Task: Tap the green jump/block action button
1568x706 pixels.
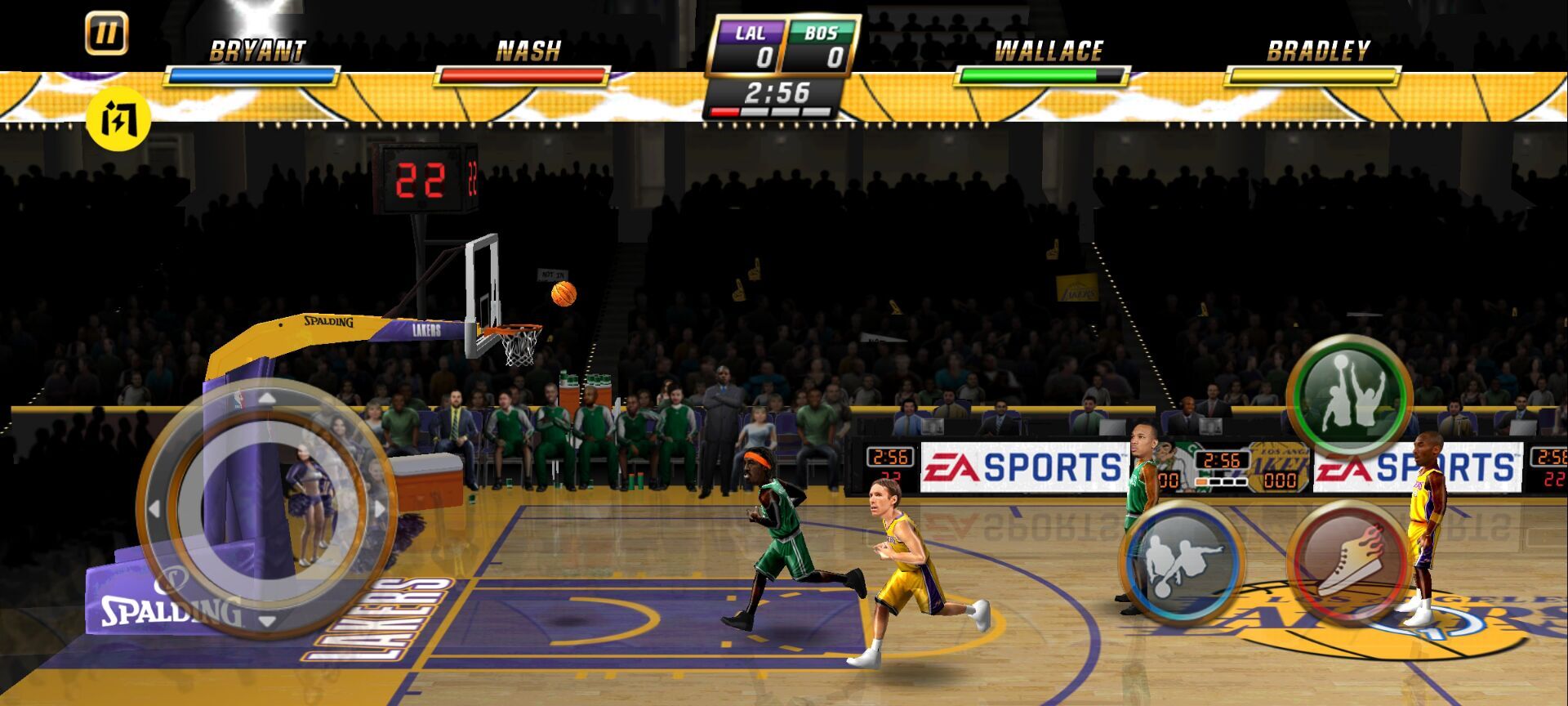Action: (x=1349, y=397)
